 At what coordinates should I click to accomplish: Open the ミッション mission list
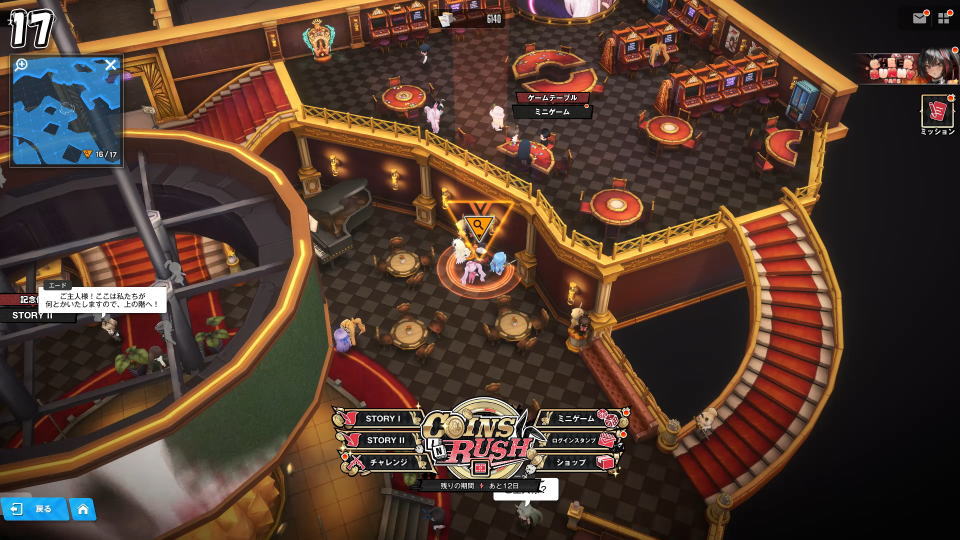[937, 113]
